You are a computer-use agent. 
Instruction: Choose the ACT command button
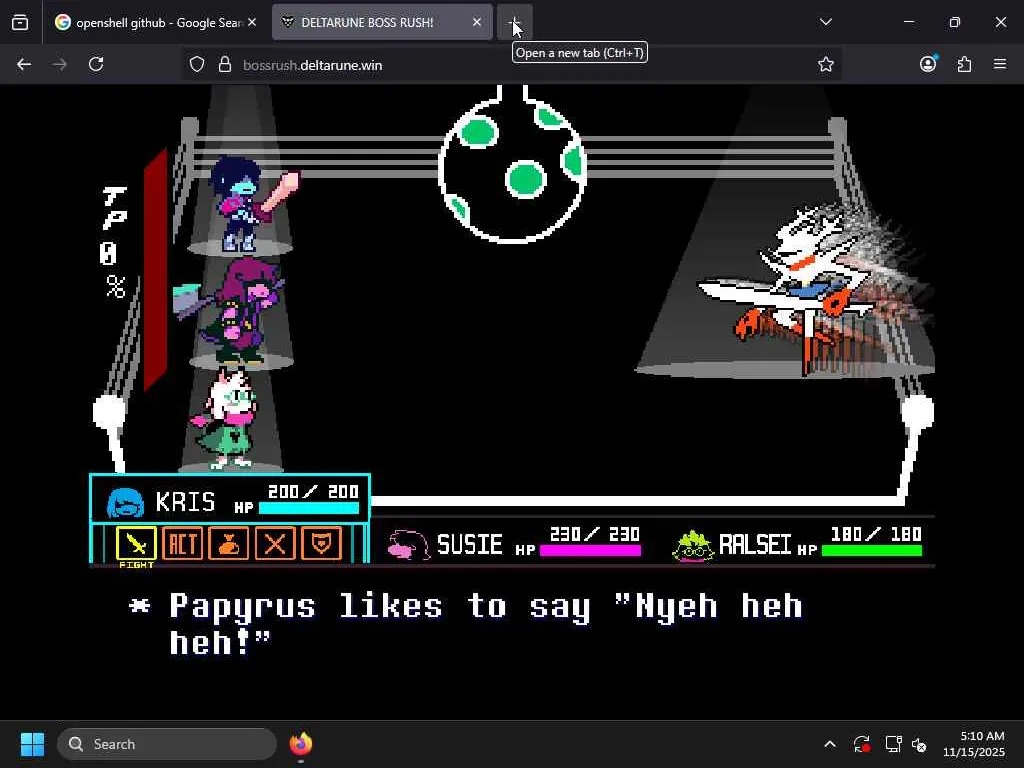(x=182, y=544)
